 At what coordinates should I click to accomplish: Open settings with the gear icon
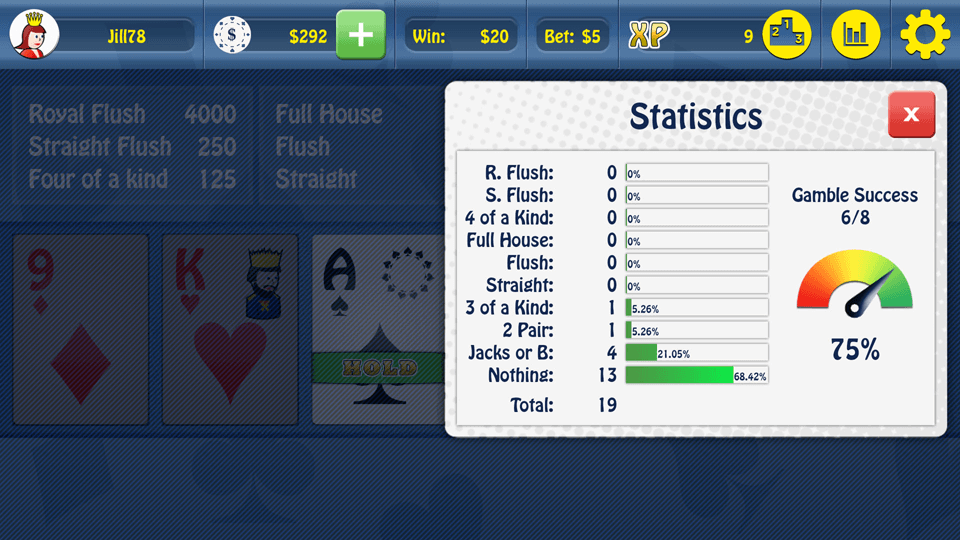pos(925,36)
